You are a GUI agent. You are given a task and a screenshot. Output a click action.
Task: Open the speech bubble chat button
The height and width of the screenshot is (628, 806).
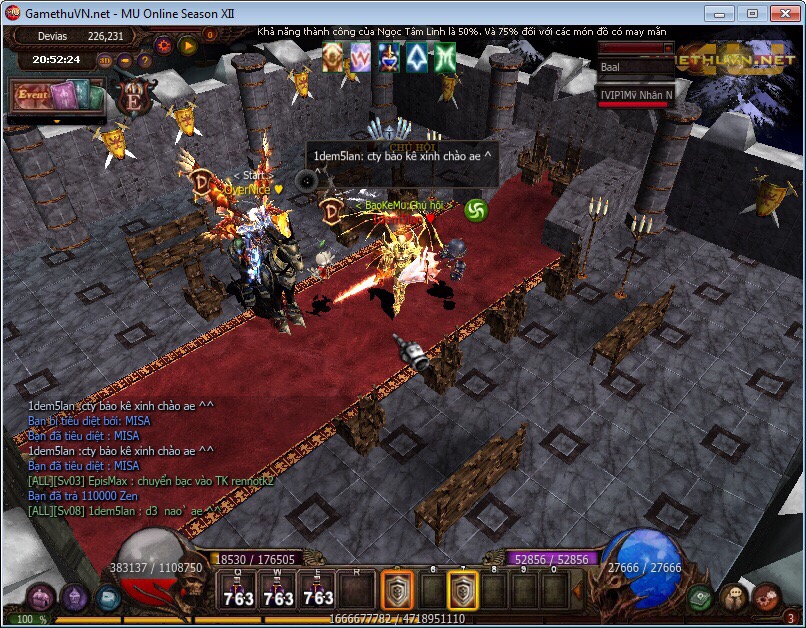click(733, 597)
